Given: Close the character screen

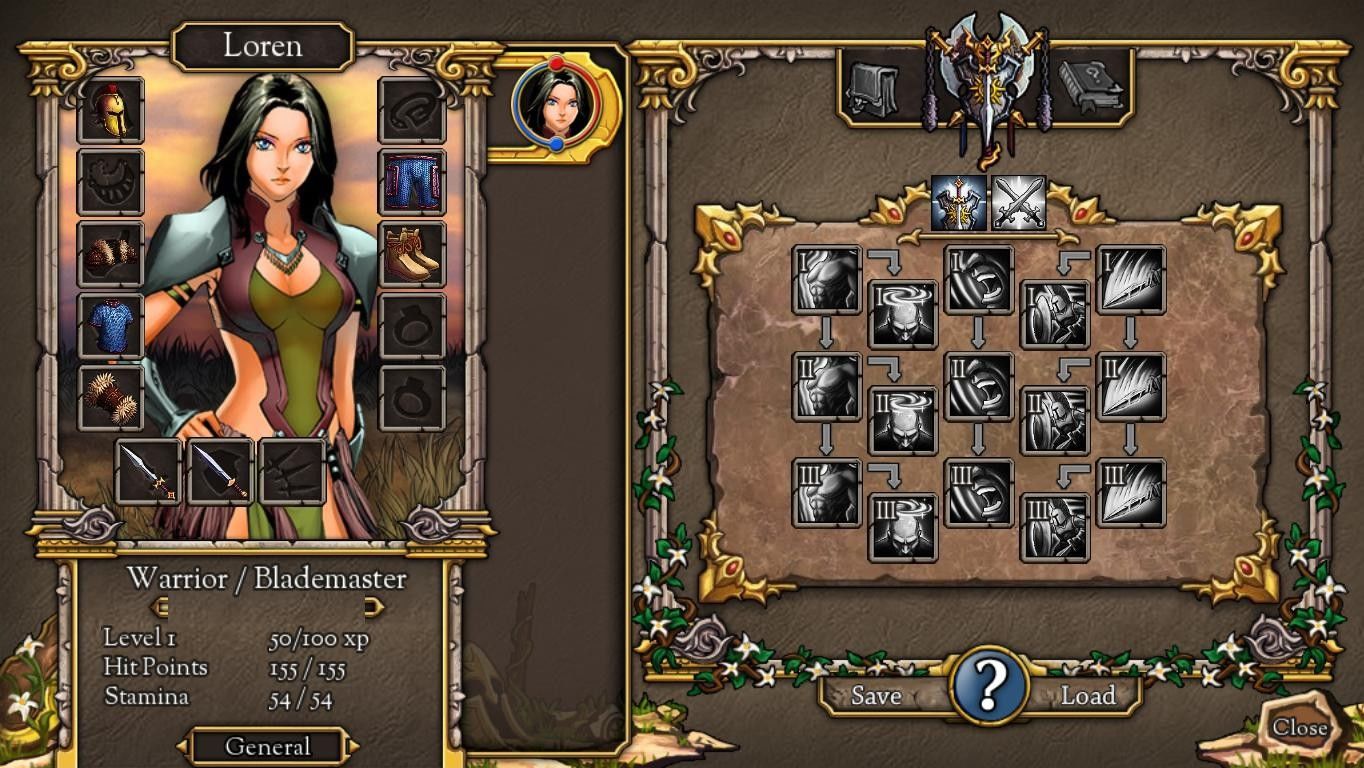Looking at the screenshot, I should (1299, 728).
